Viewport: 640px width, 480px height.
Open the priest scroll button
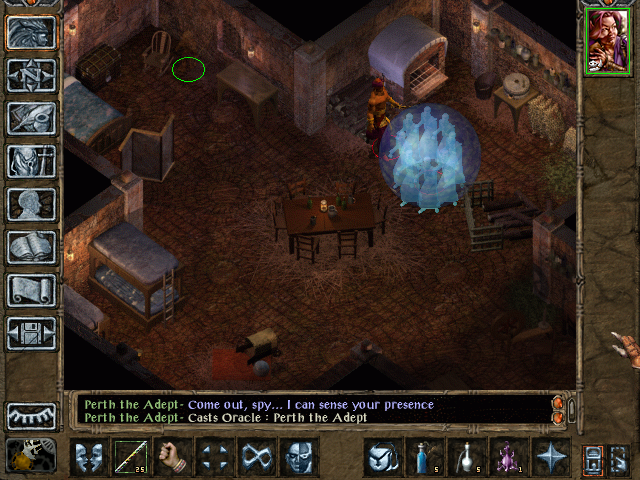click(x=31, y=290)
